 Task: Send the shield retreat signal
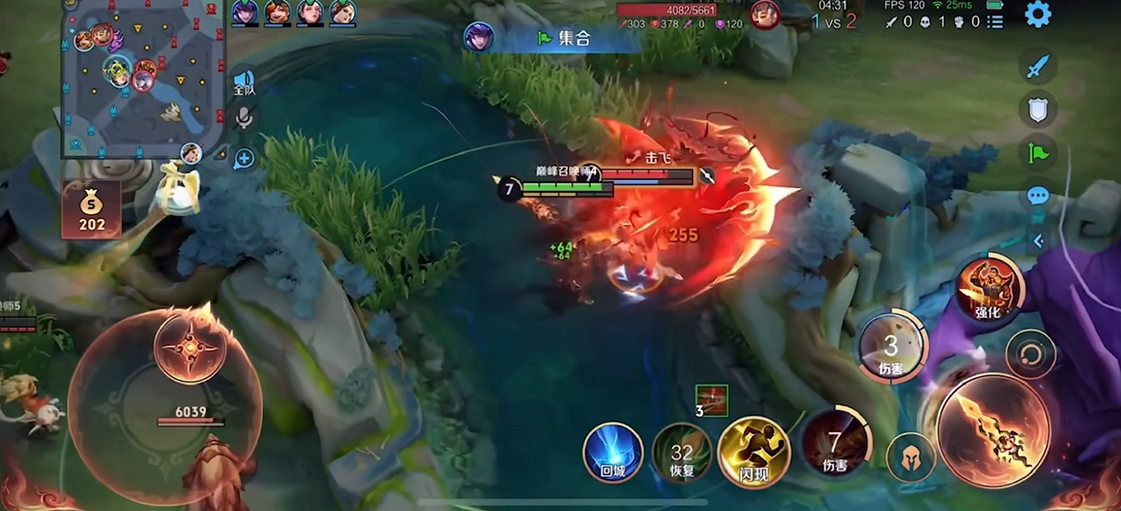(1038, 109)
